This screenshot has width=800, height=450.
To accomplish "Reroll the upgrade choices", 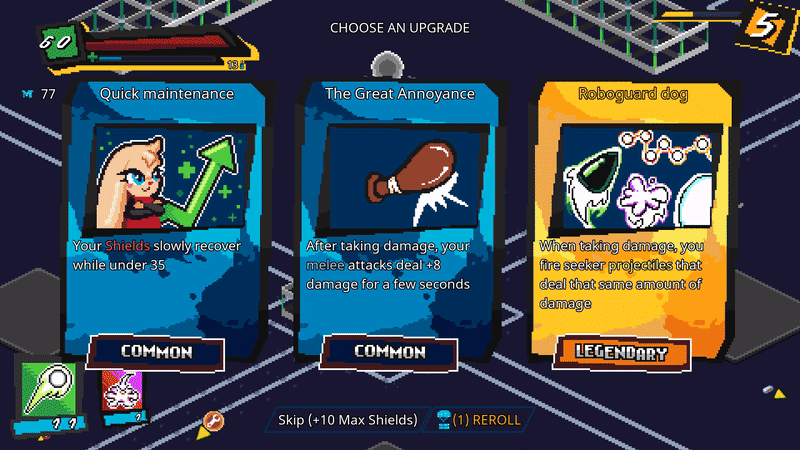I will pyautogui.click(x=478, y=420).
